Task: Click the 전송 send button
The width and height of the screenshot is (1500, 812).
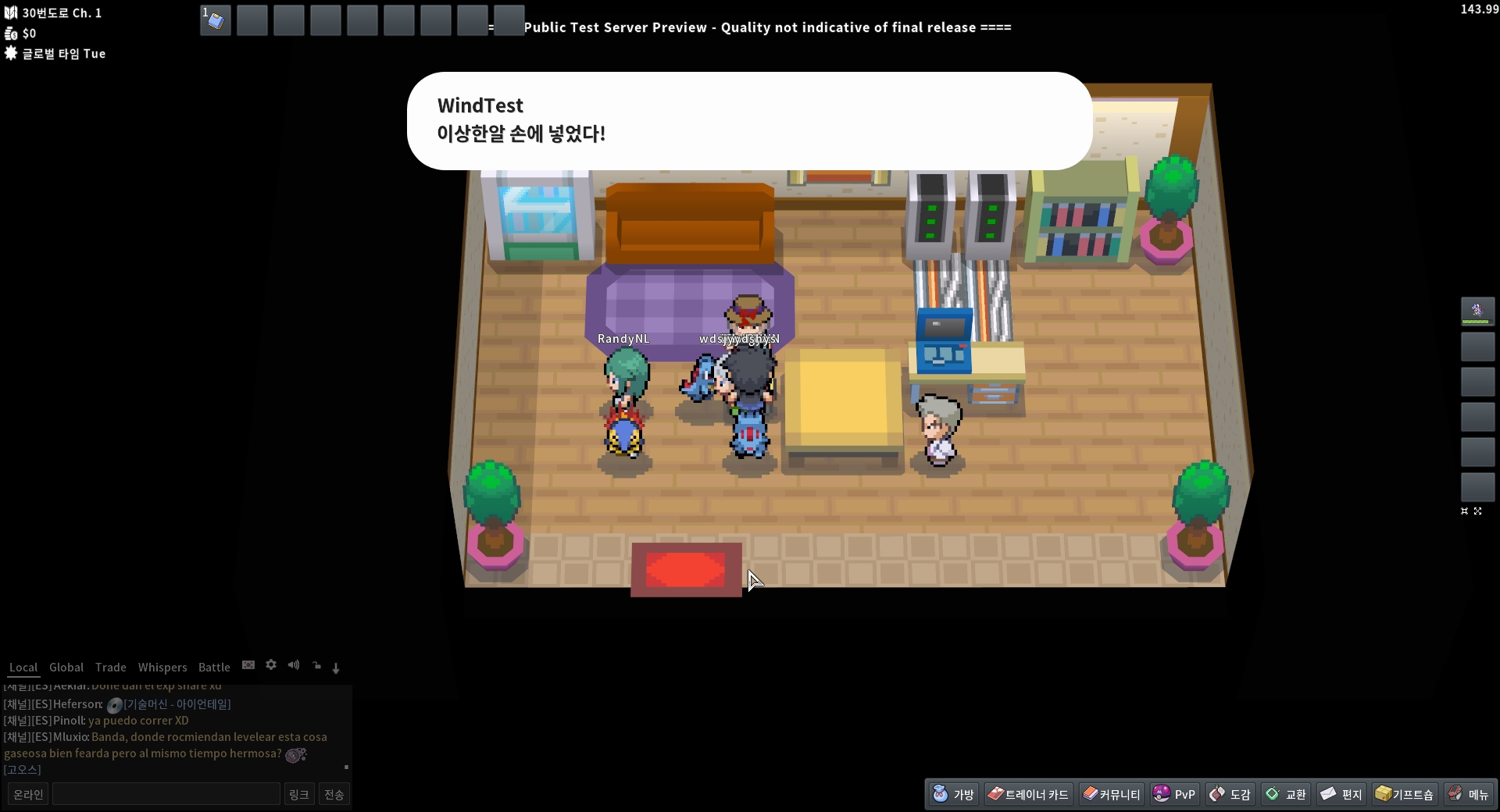Action: click(x=334, y=794)
